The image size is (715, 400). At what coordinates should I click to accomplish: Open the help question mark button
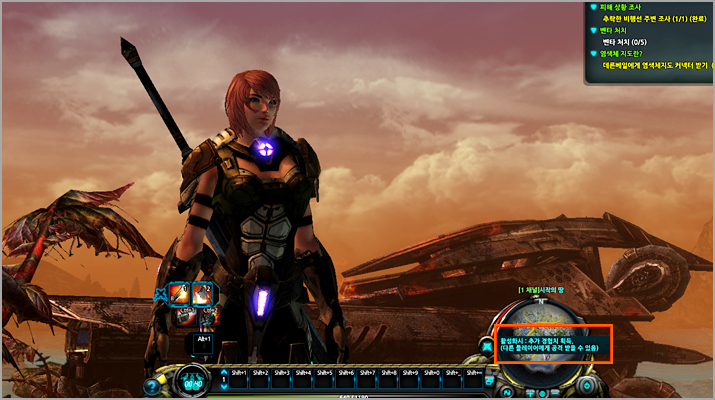point(152,386)
